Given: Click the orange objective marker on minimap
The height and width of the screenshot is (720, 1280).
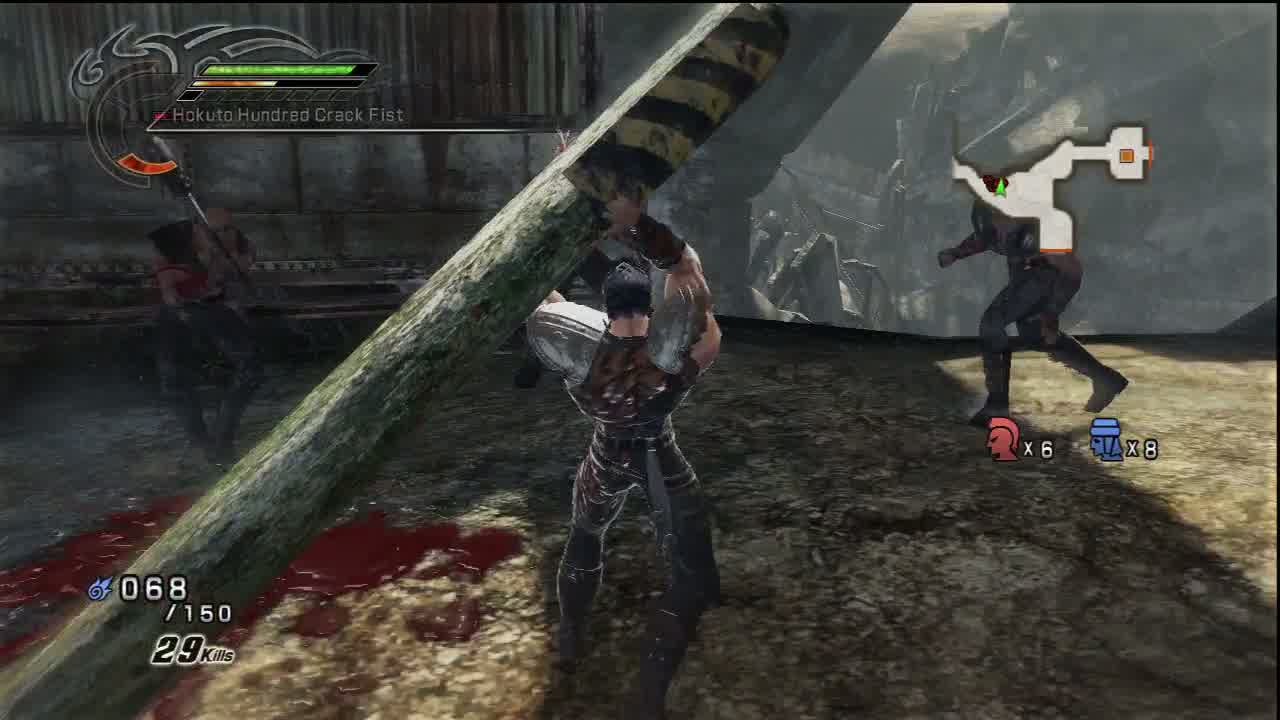Looking at the screenshot, I should [1127, 155].
